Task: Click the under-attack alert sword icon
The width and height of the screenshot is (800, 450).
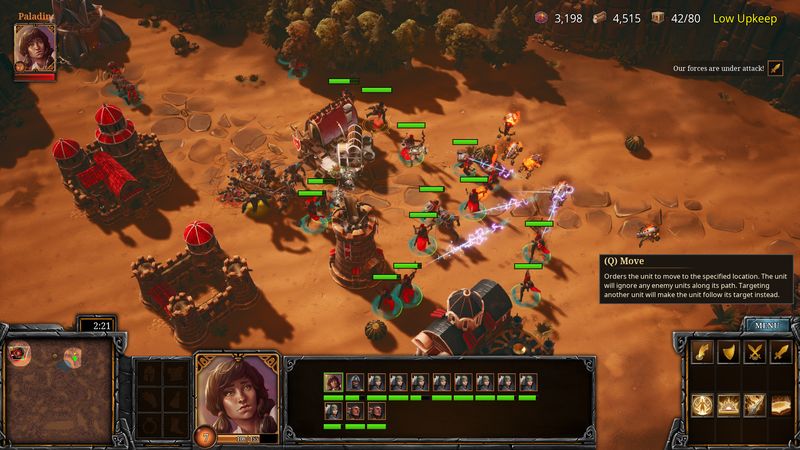Action: pos(775,68)
